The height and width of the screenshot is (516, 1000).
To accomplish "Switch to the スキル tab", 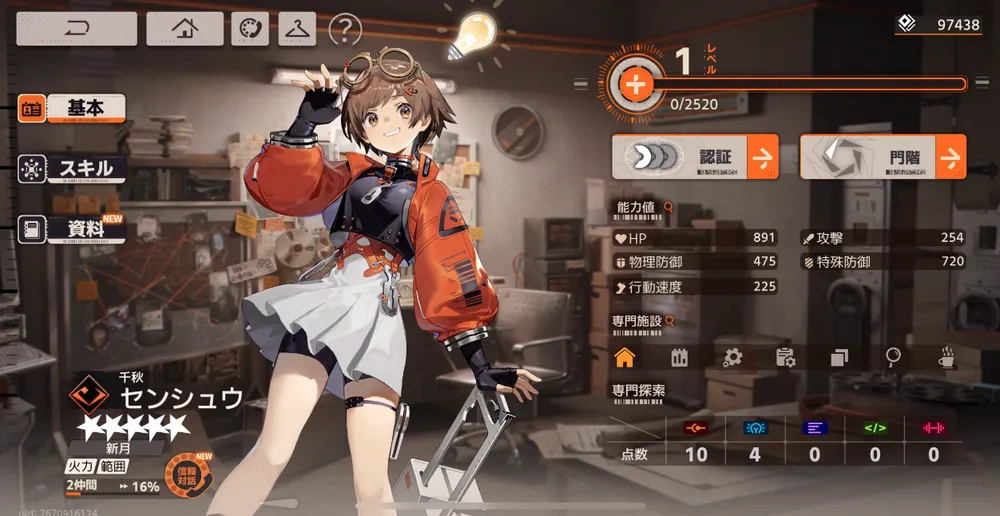I will click(72, 169).
